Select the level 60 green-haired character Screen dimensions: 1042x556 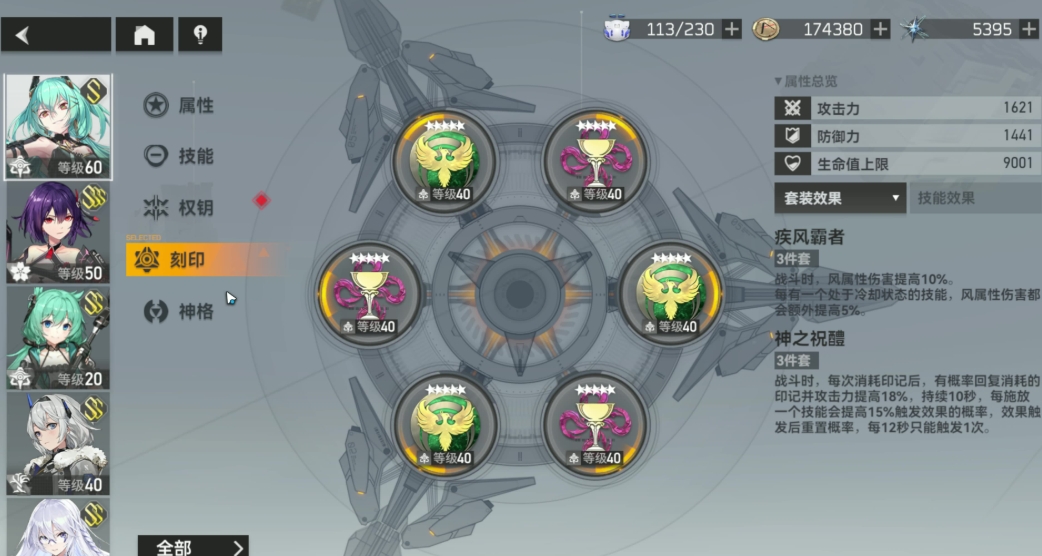[x=58, y=127]
